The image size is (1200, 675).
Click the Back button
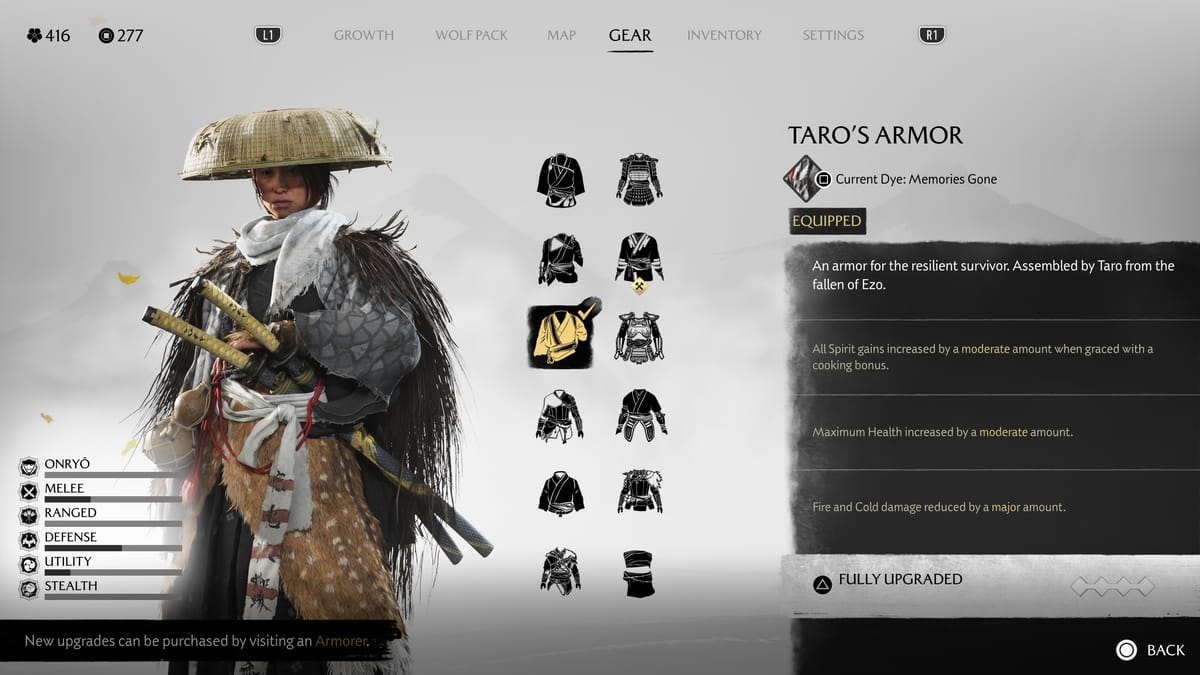point(1150,650)
